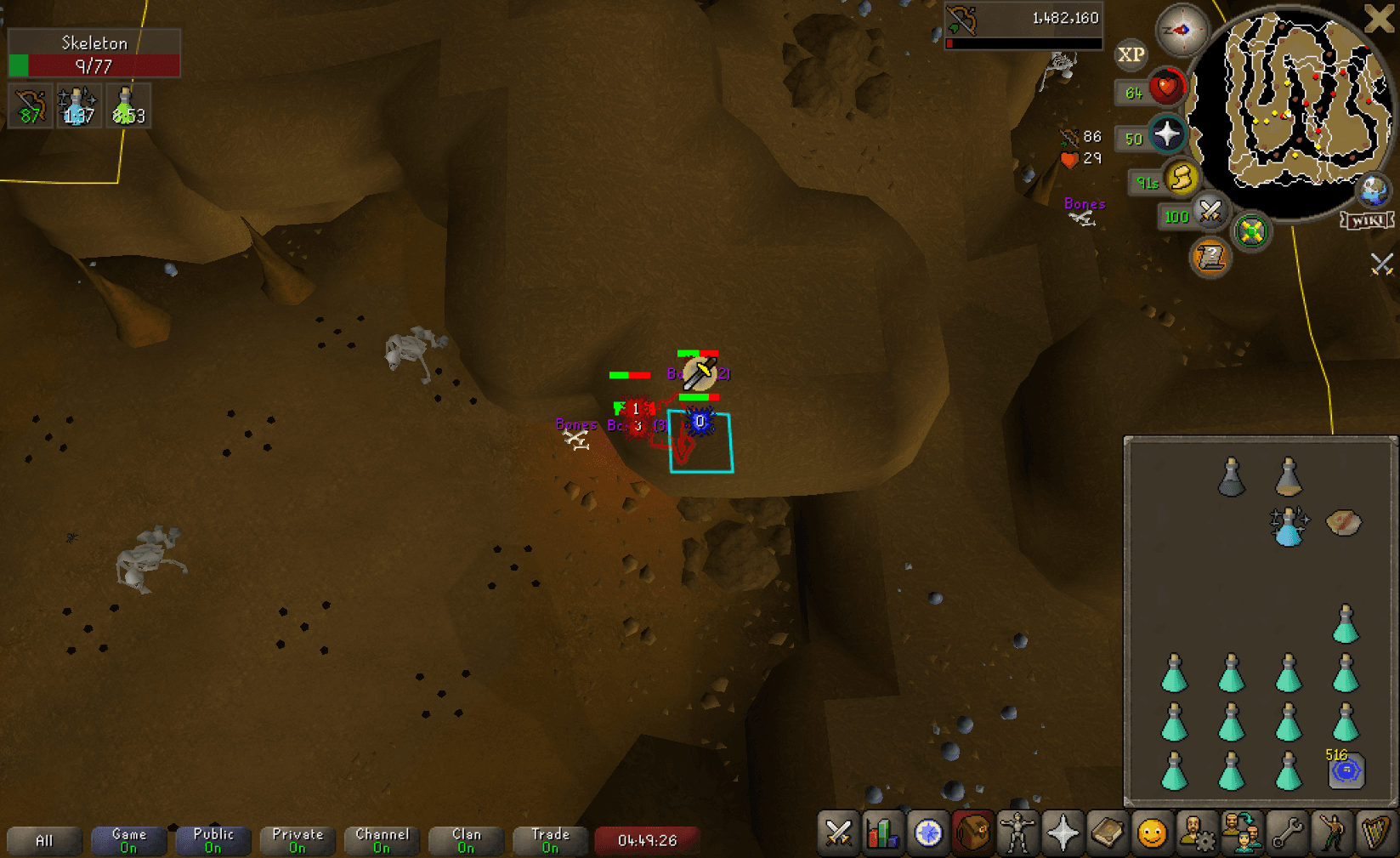Select the rune stack of 516
Viewport: 1400px width, 858px height.
tap(1346, 770)
